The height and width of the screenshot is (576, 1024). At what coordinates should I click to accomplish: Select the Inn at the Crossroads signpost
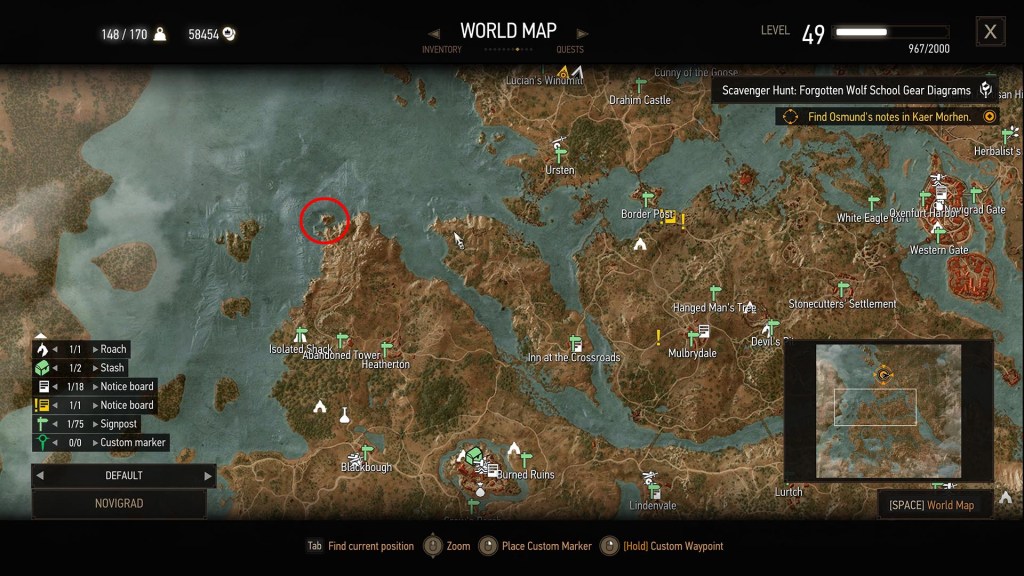575,343
